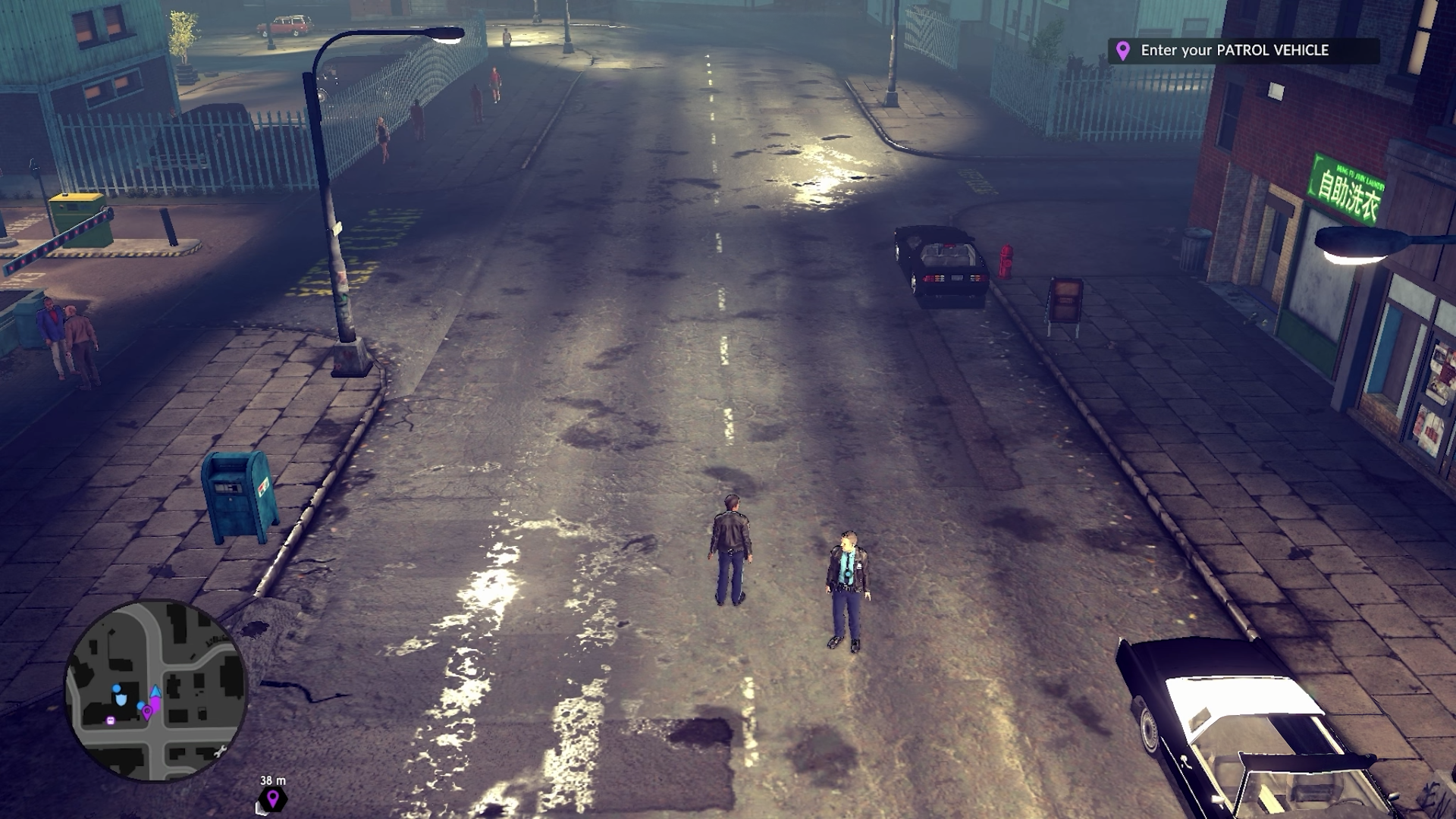The image size is (1456, 819).
Task: Select the wrench mechanic icon on the minimap
Action: pos(221,752)
